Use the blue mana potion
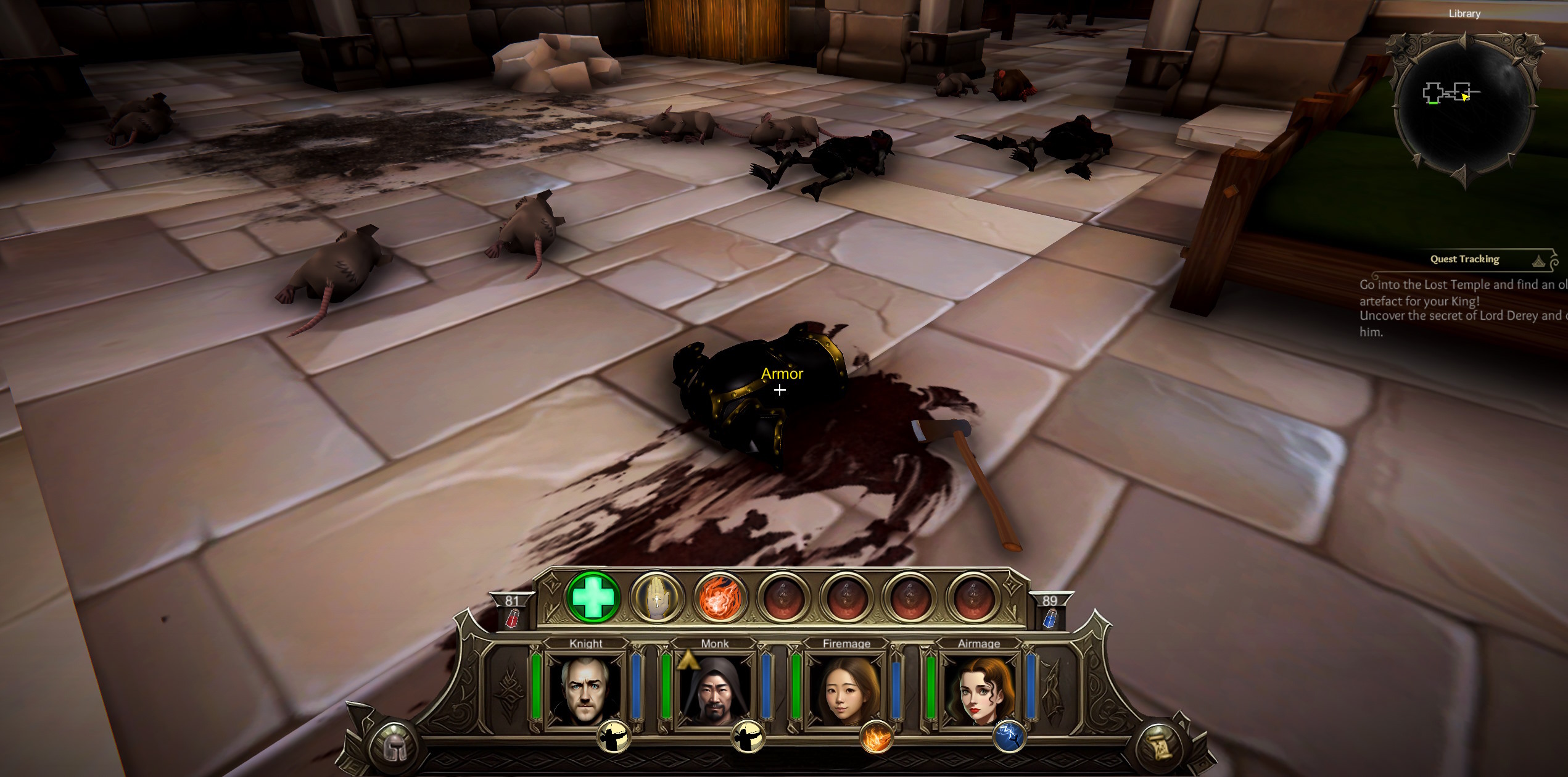This screenshot has width=1568, height=777. pyautogui.click(x=1049, y=618)
